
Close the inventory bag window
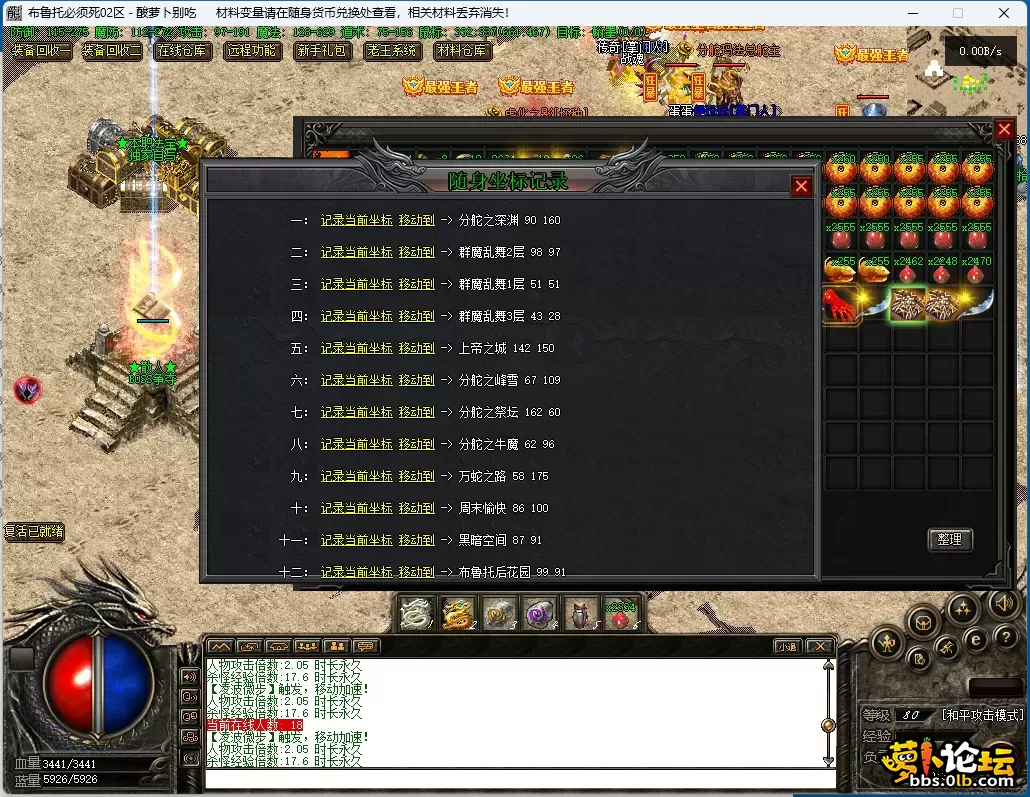1004,130
